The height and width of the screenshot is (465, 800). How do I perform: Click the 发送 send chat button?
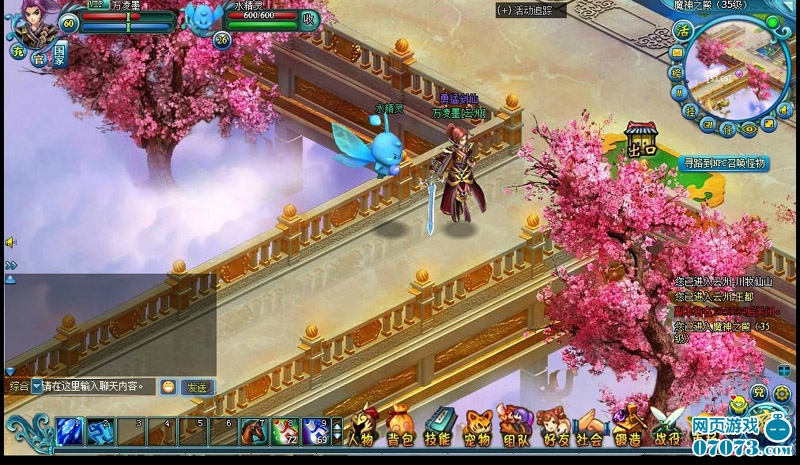click(x=198, y=387)
